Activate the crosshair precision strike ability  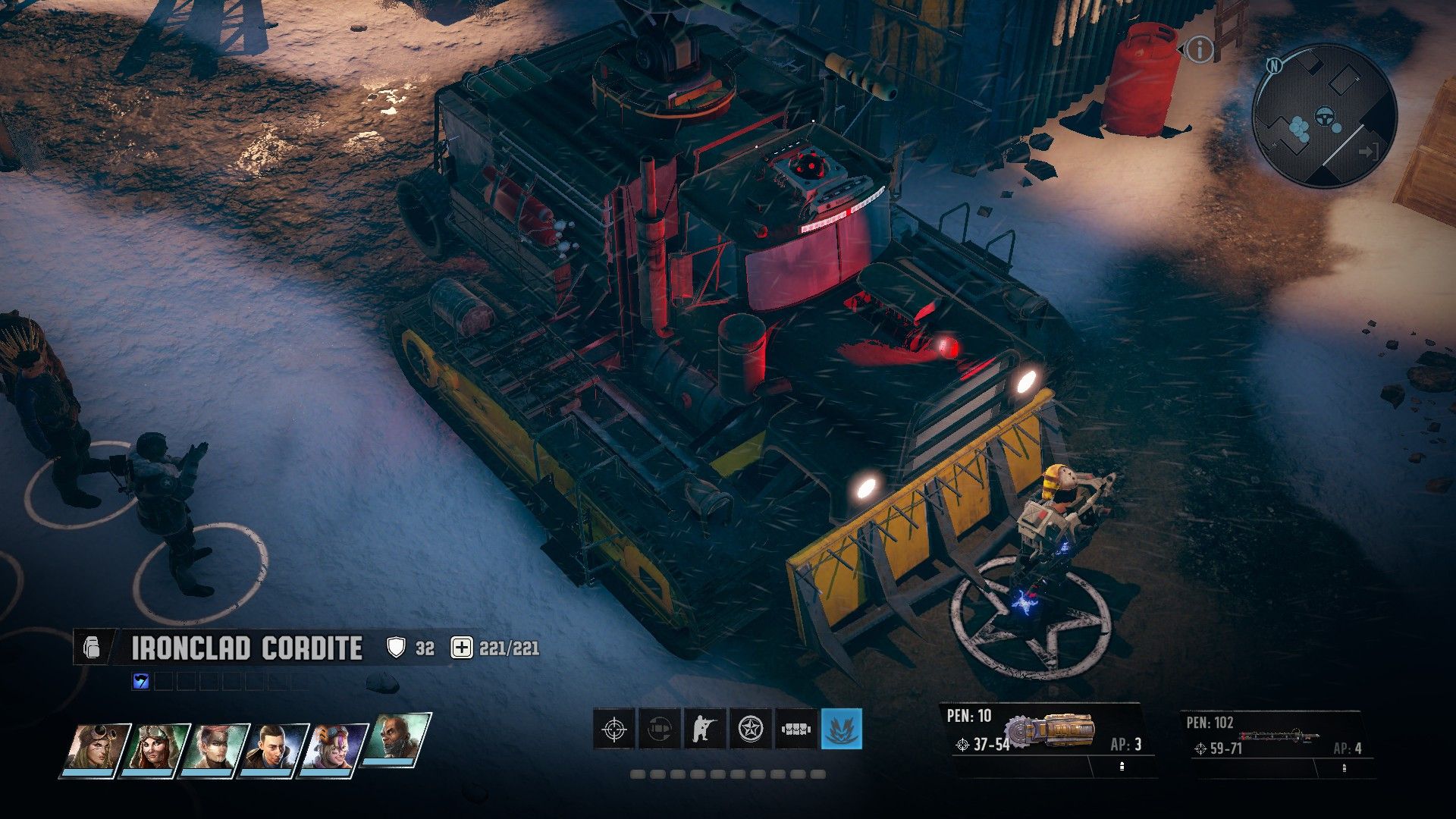[613, 729]
